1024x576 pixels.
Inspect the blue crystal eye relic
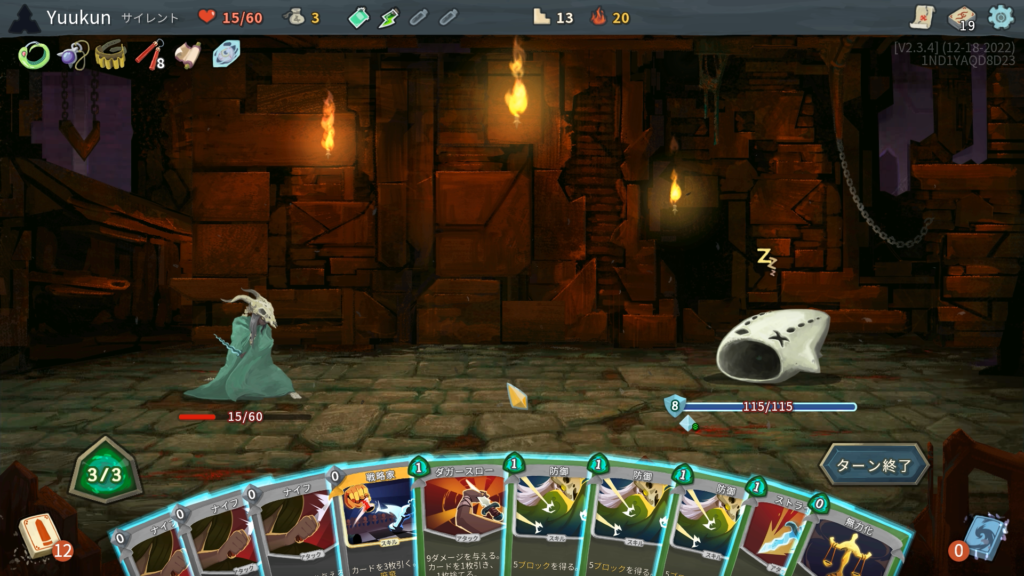(x=227, y=54)
